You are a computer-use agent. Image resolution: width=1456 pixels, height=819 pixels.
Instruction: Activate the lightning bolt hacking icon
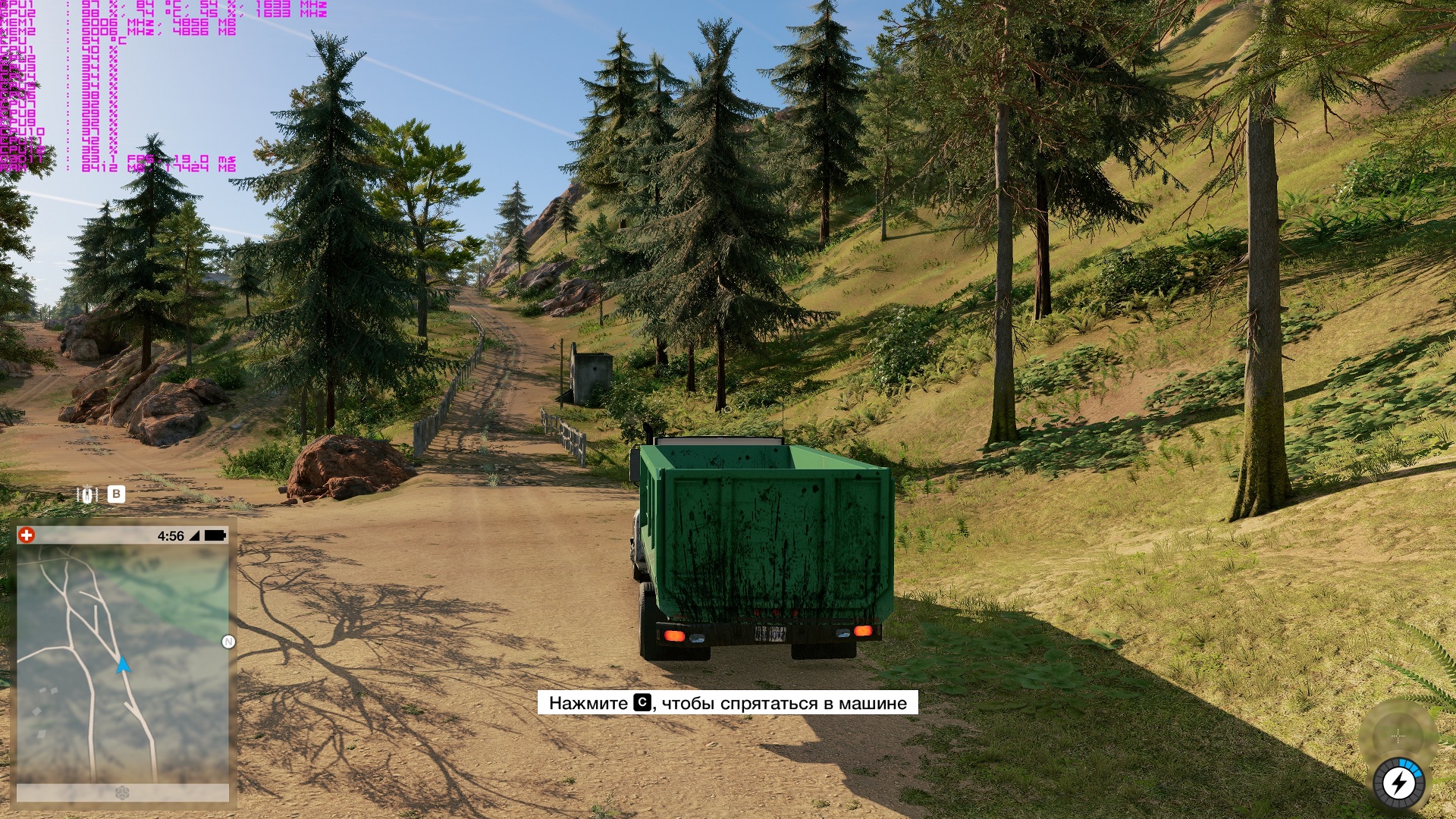coord(1399,783)
